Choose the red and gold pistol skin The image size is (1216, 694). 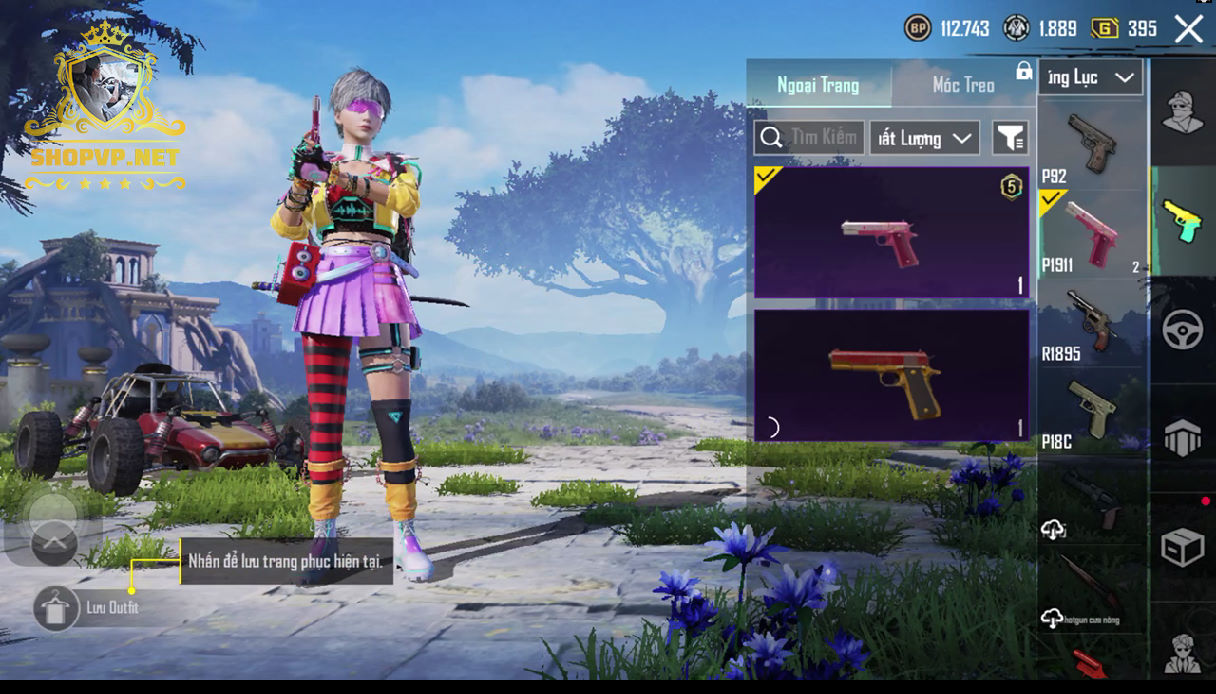click(x=891, y=375)
